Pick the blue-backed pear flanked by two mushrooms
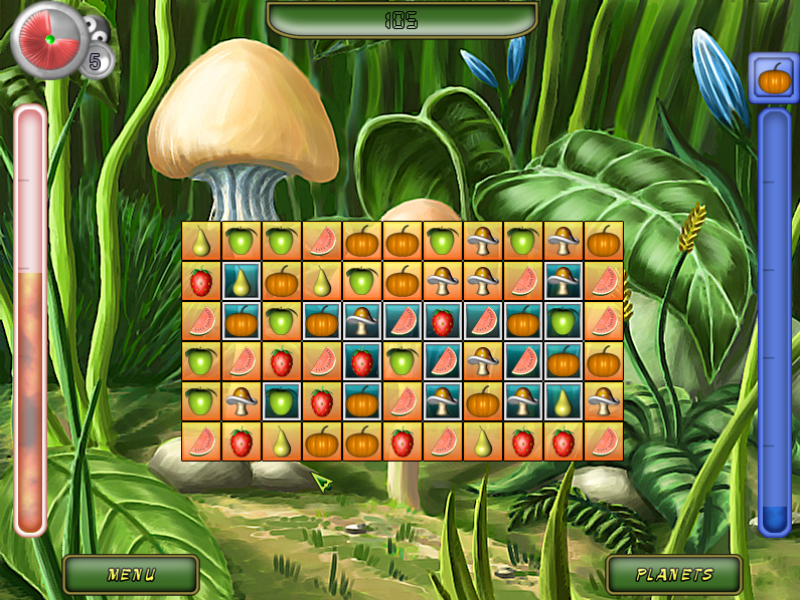This screenshot has height=600, width=800. (x=563, y=401)
